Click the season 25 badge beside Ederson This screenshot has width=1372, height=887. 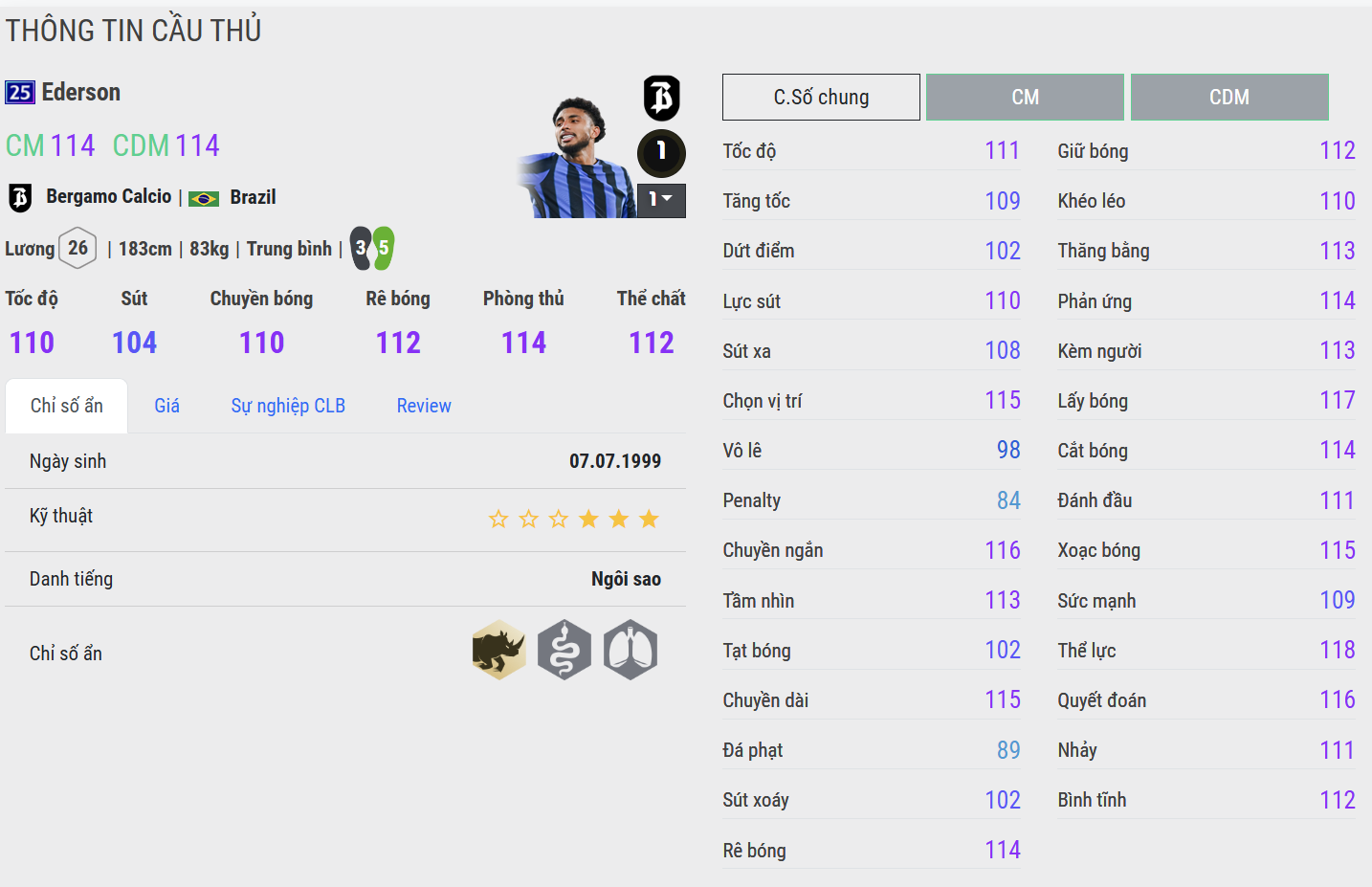click(20, 93)
